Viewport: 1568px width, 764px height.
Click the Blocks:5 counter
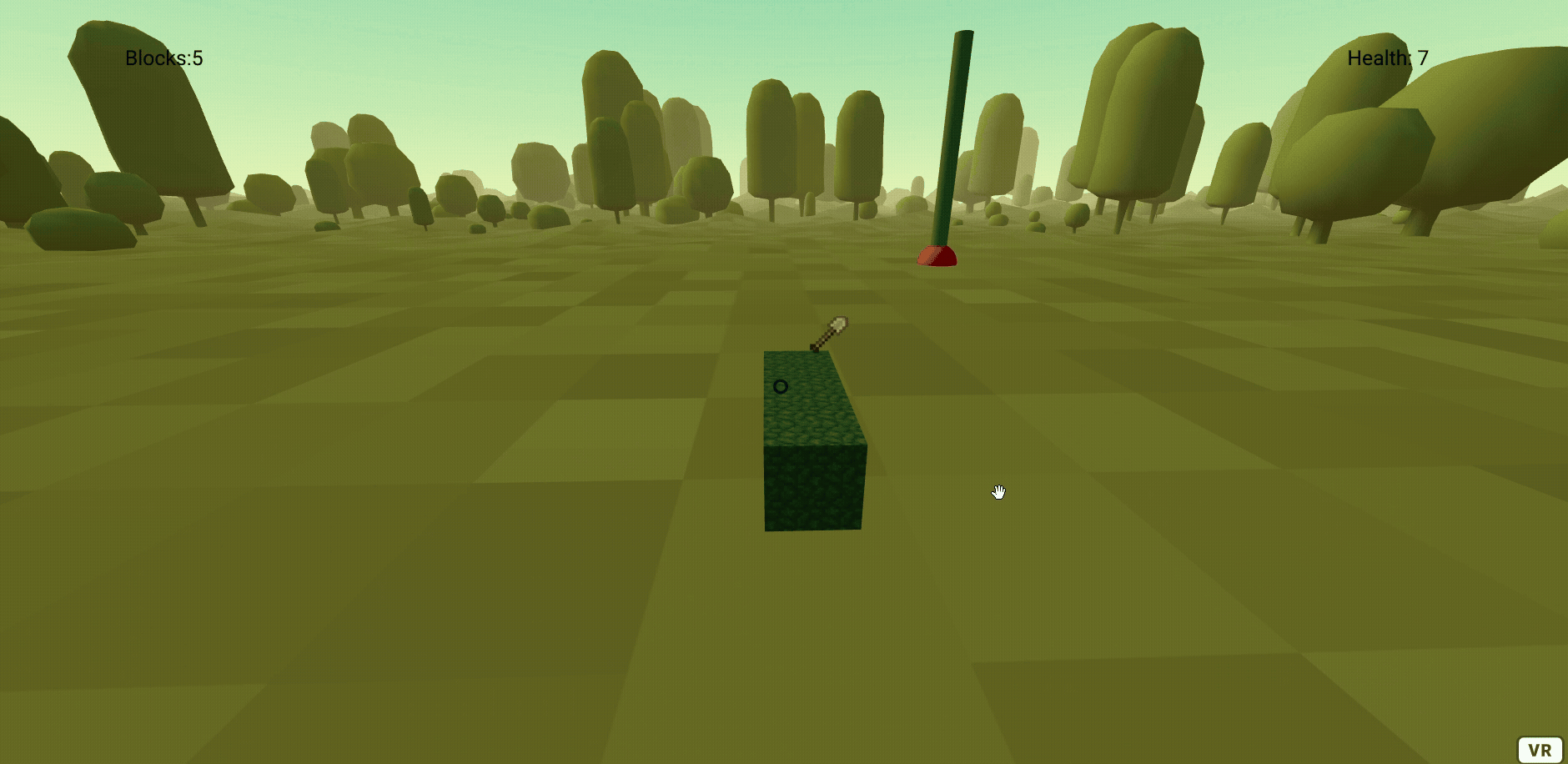click(163, 58)
